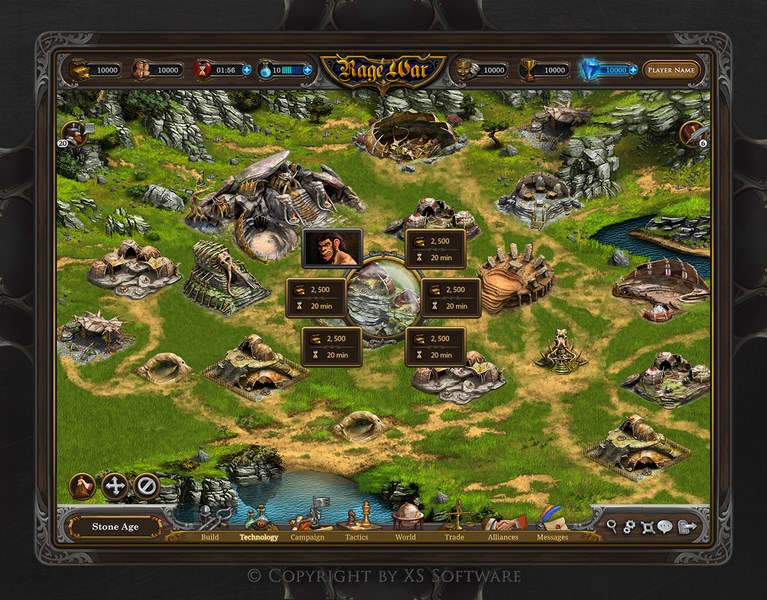The image size is (767, 600).
Task: Select the caveman portrait in the radial menu
Action: click(x=332, y=248)
